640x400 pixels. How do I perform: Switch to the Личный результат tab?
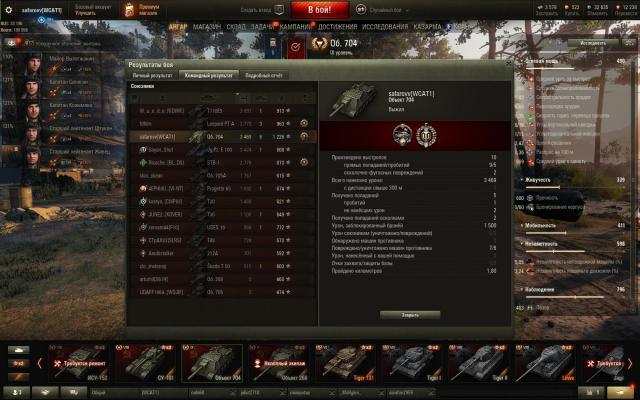[153, 75]
